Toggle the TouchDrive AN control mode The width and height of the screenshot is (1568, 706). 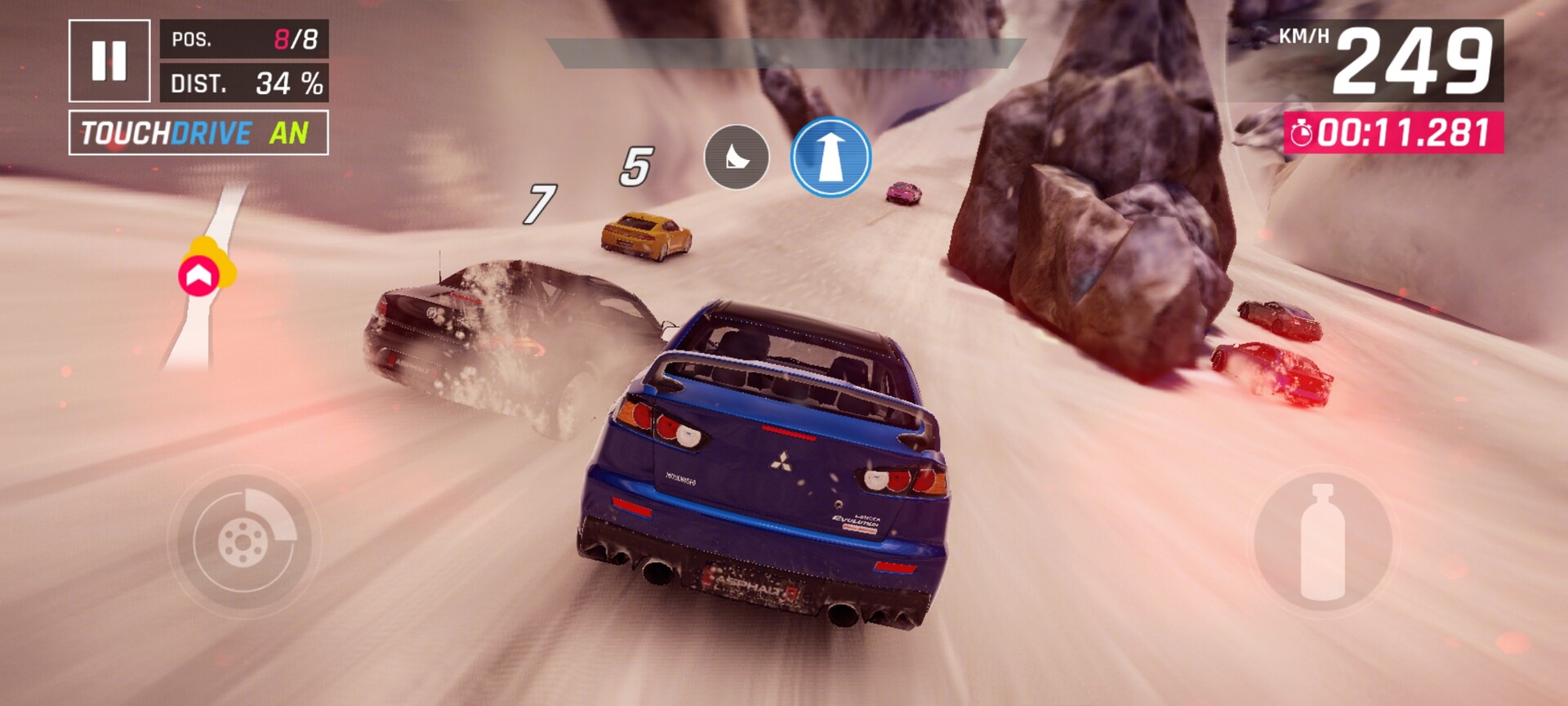(198, 132)
